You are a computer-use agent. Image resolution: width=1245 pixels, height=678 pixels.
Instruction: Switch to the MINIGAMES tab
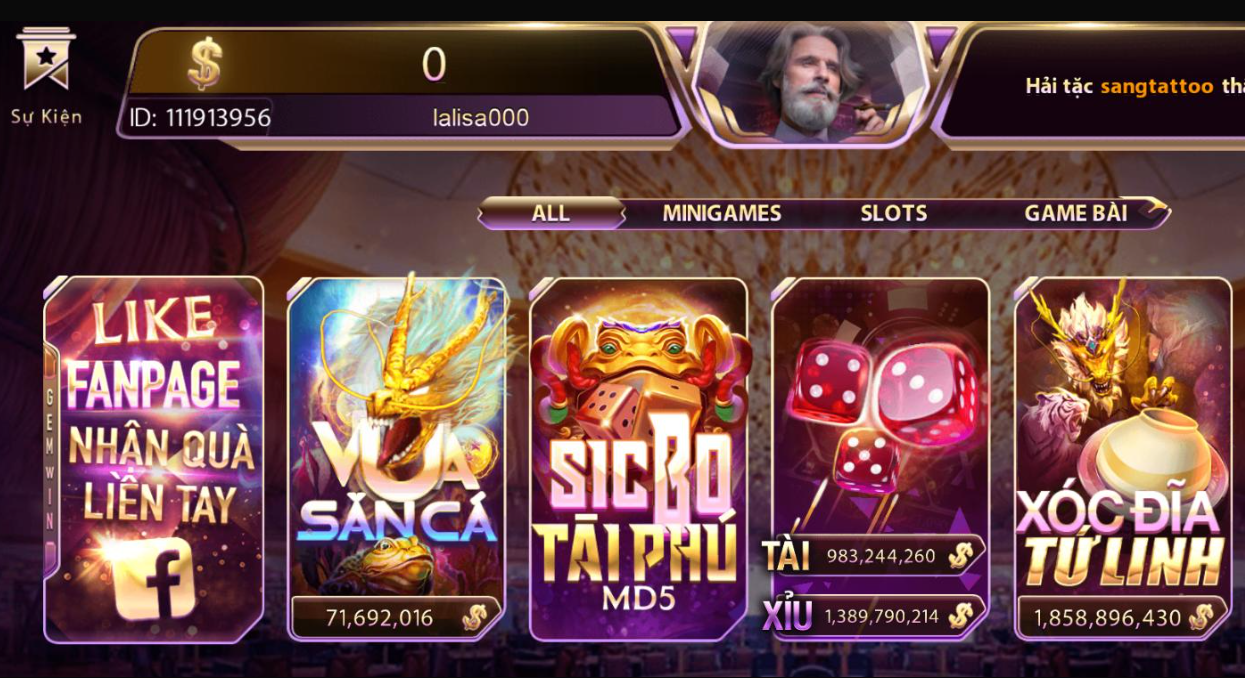point(721,213)
